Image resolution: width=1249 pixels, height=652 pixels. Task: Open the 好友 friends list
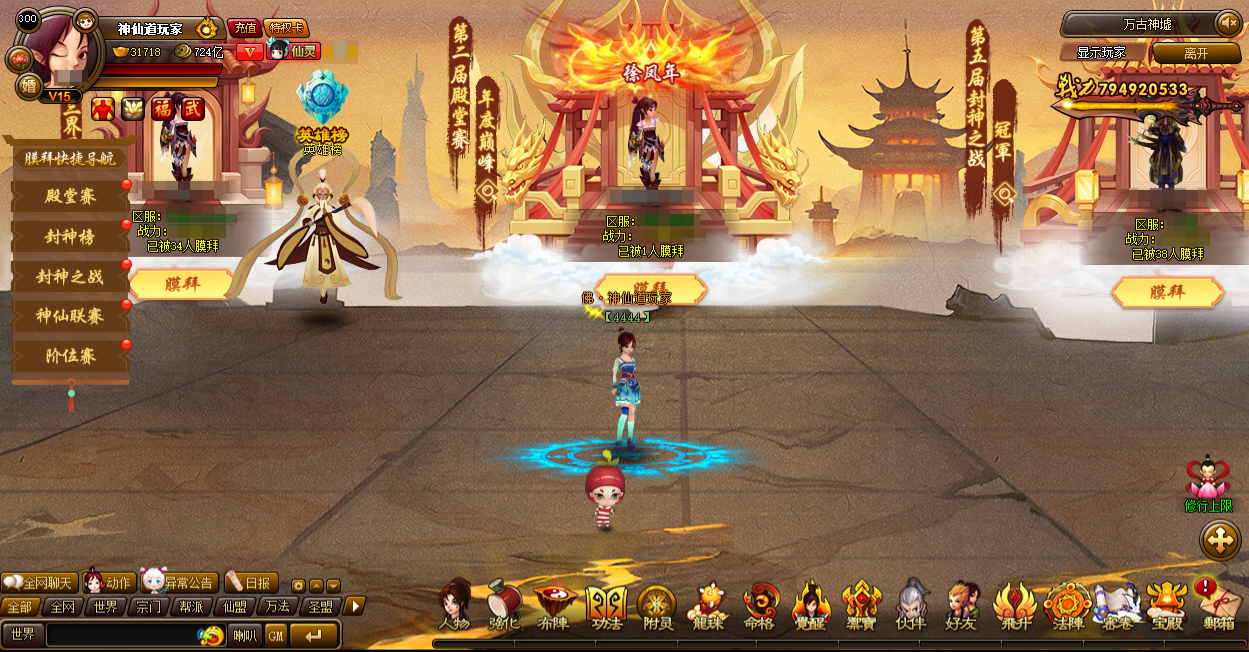(961, 606)
